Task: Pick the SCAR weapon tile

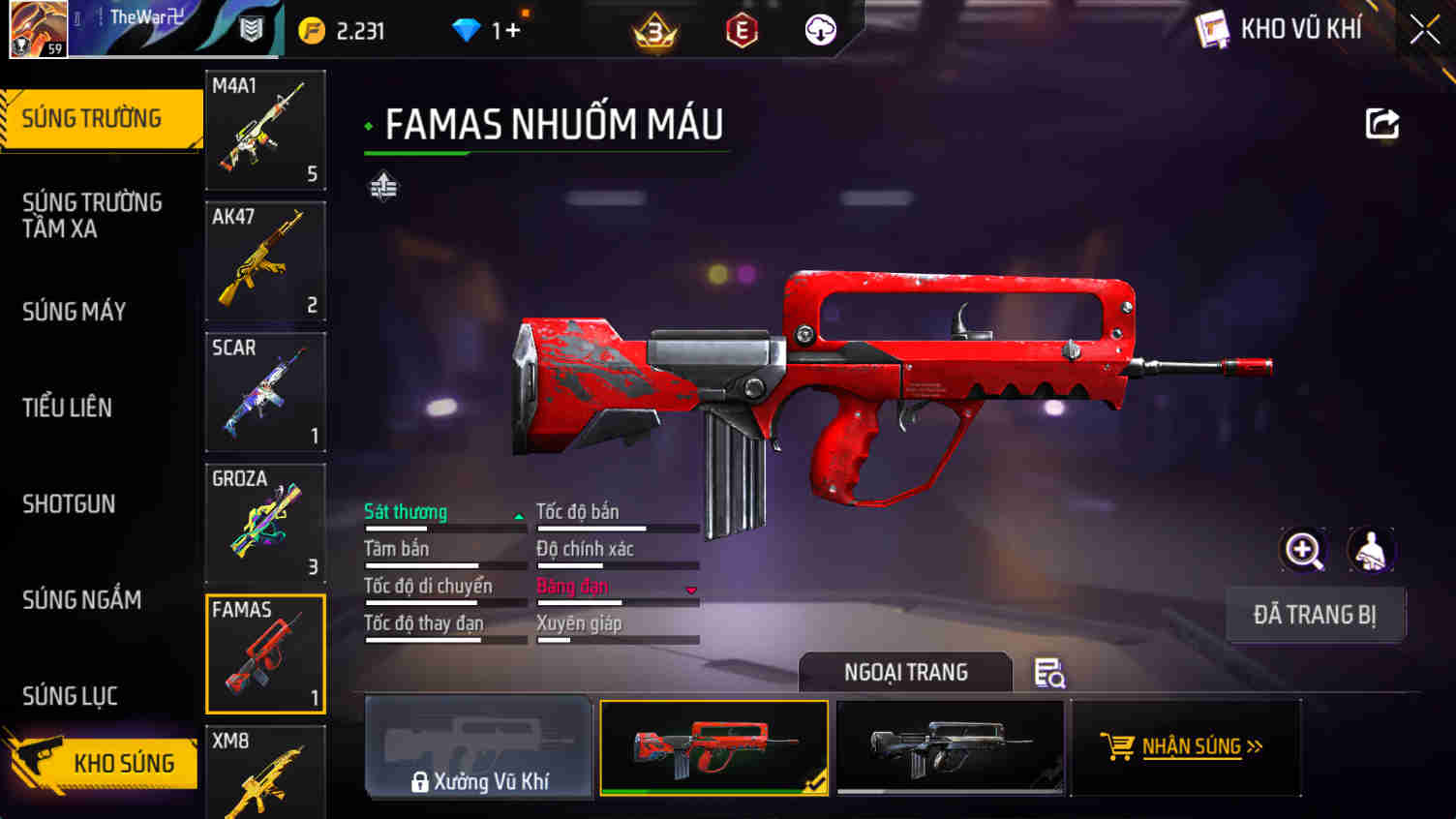Action: click(265, 392)
